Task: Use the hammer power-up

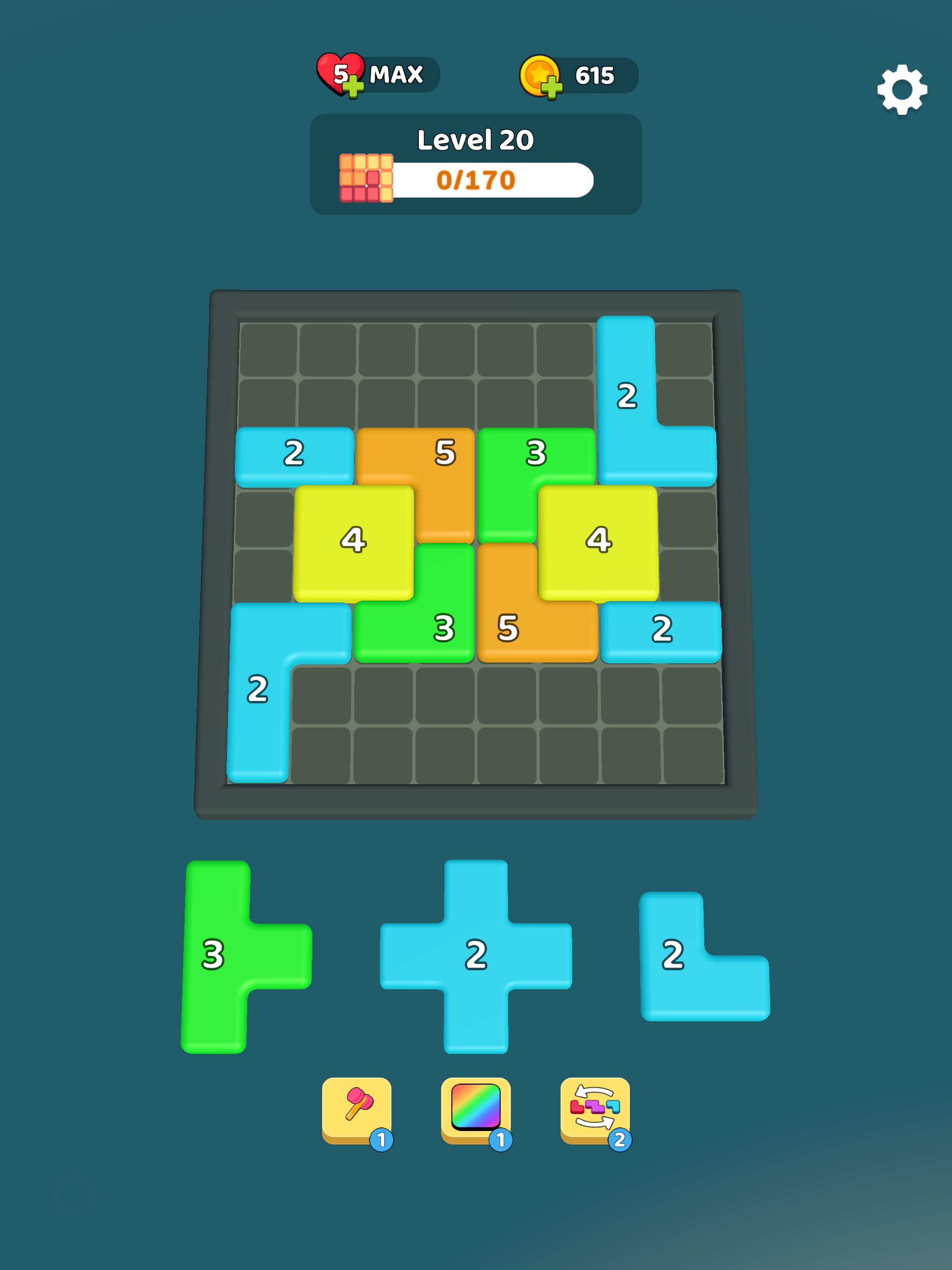Action: pyautogui.click(x=359, y=1105)
